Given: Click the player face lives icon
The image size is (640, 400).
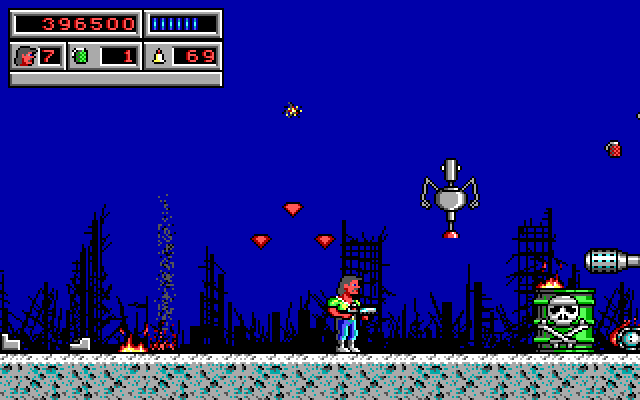Looking at the screenshot, I should [24, 56].
